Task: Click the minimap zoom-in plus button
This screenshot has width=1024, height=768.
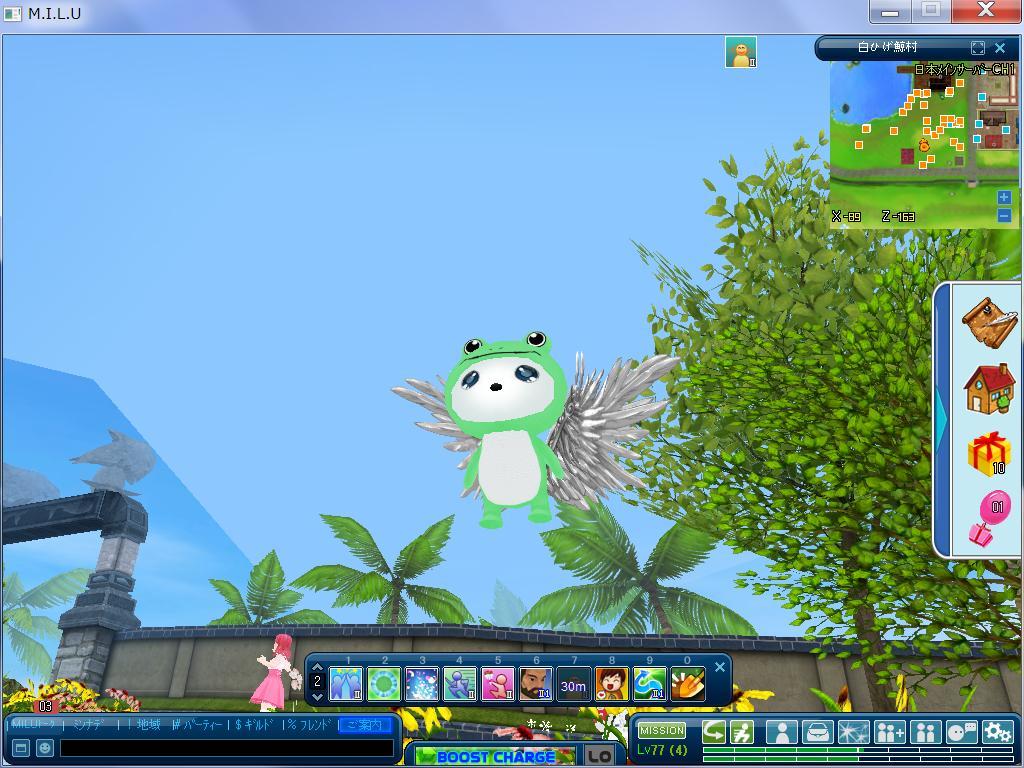Action: click(x=1004, y=198)
